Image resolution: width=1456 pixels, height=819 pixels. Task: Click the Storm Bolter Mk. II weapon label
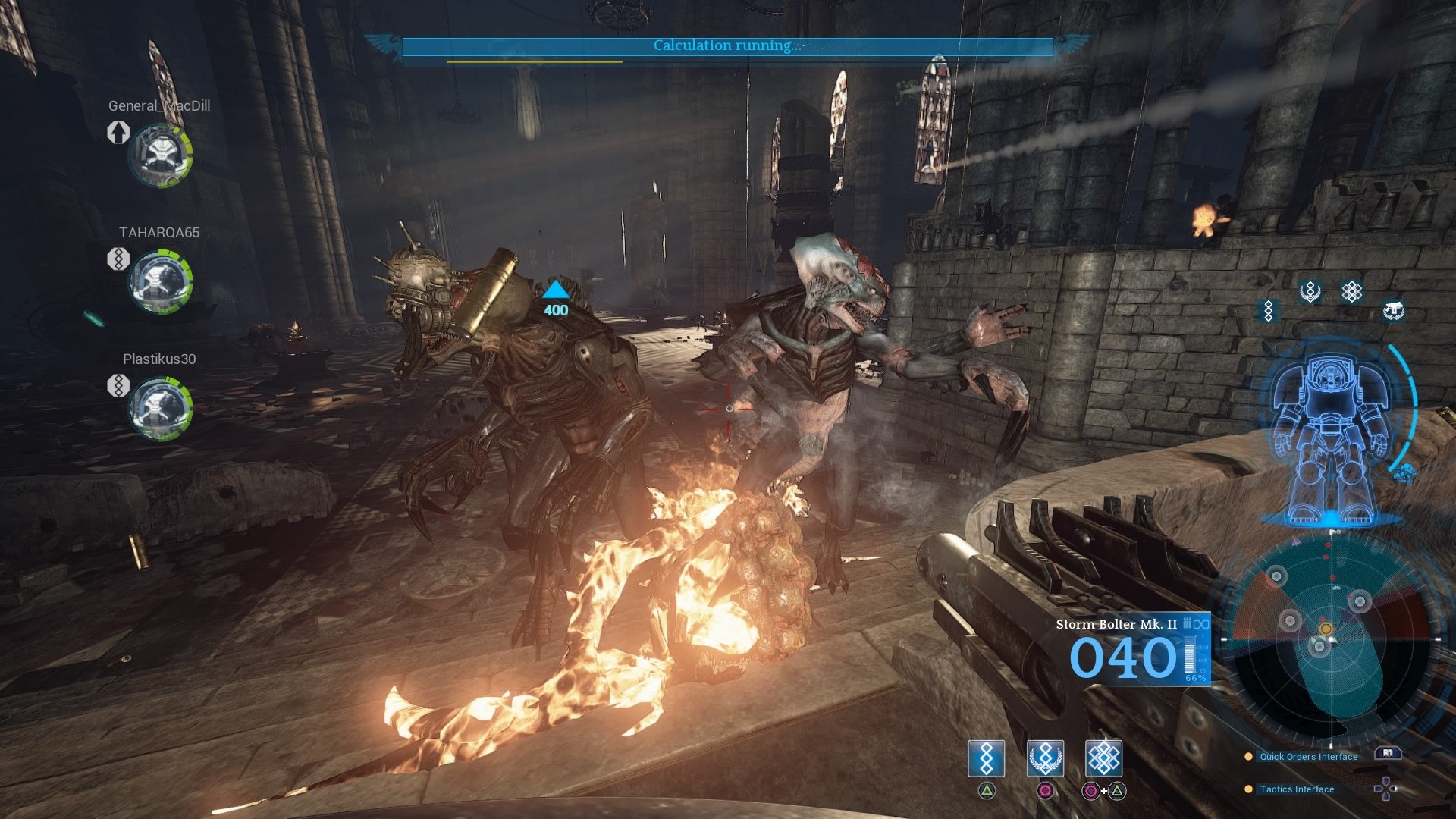(x=1115, y=626)
